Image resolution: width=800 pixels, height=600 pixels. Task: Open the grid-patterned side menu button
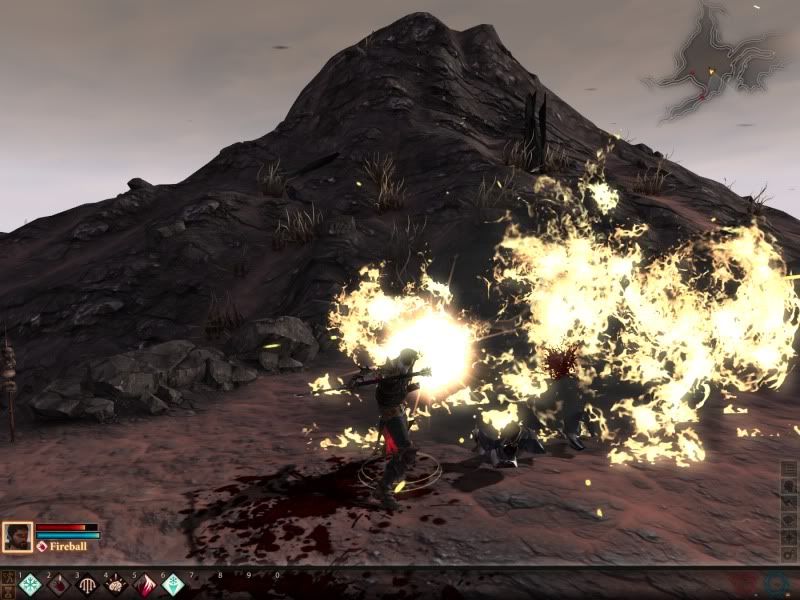click(x=790, y=469)
